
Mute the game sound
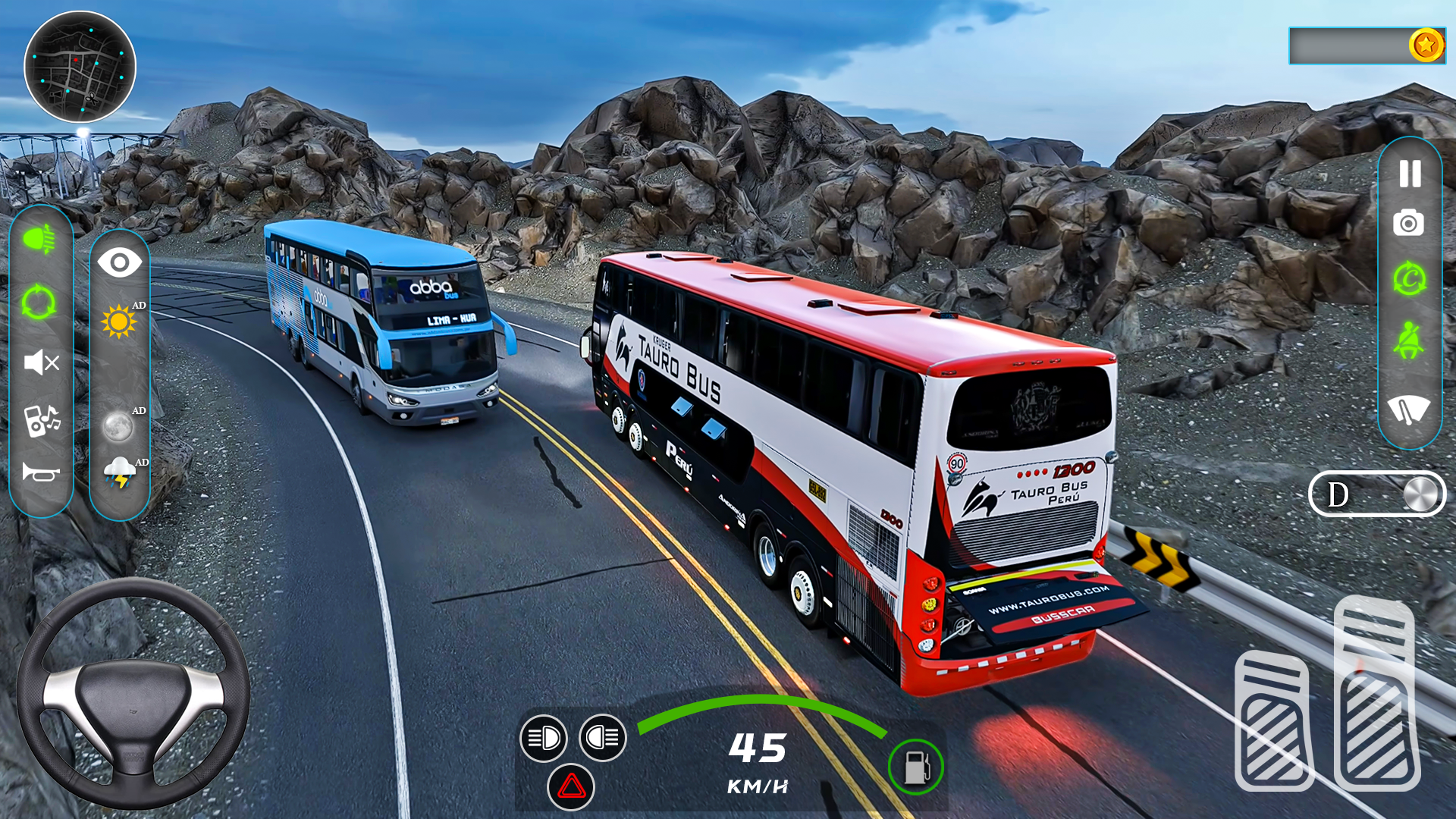[x=42, y=364]
